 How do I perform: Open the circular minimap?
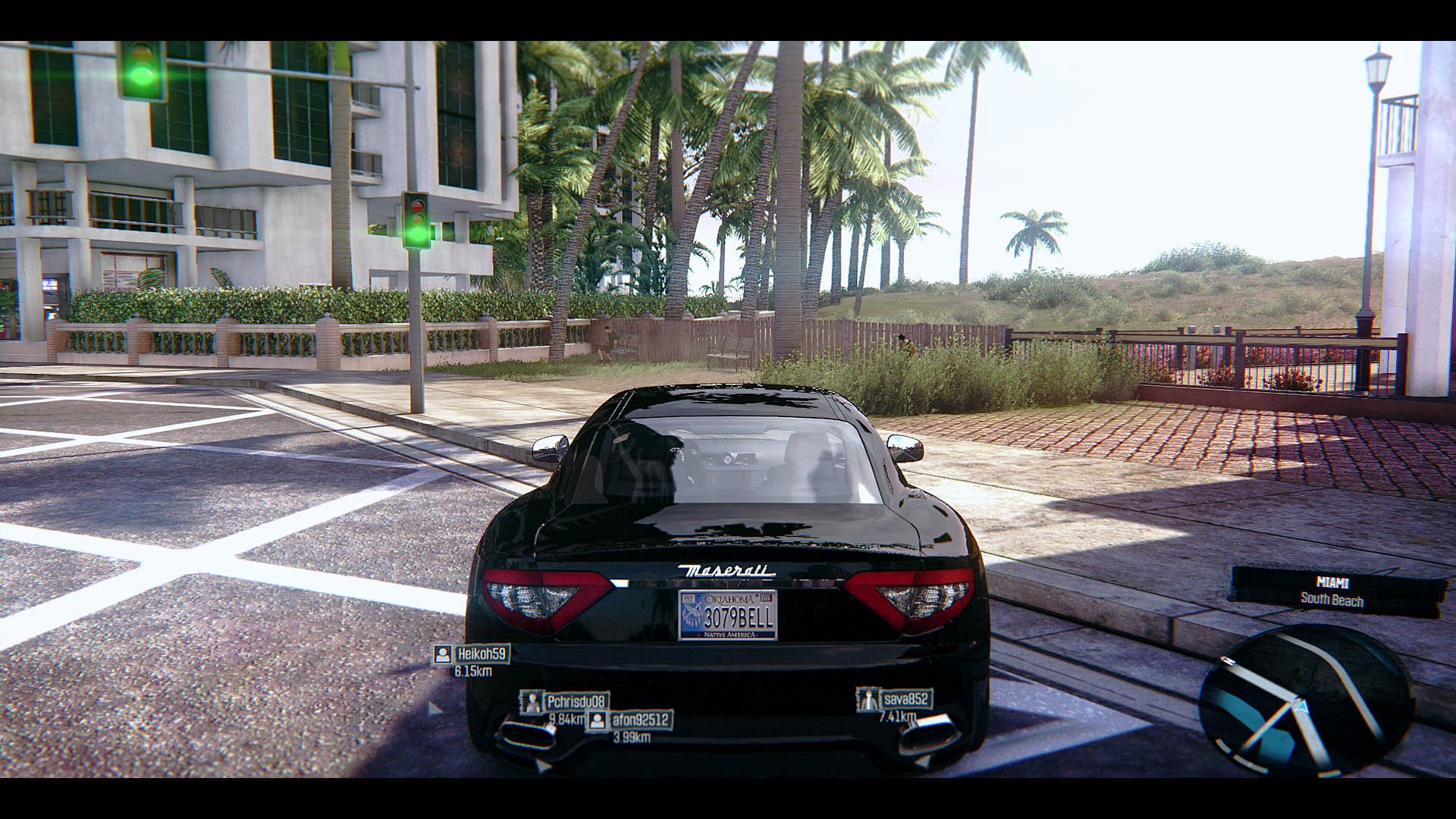point(1305,701)
